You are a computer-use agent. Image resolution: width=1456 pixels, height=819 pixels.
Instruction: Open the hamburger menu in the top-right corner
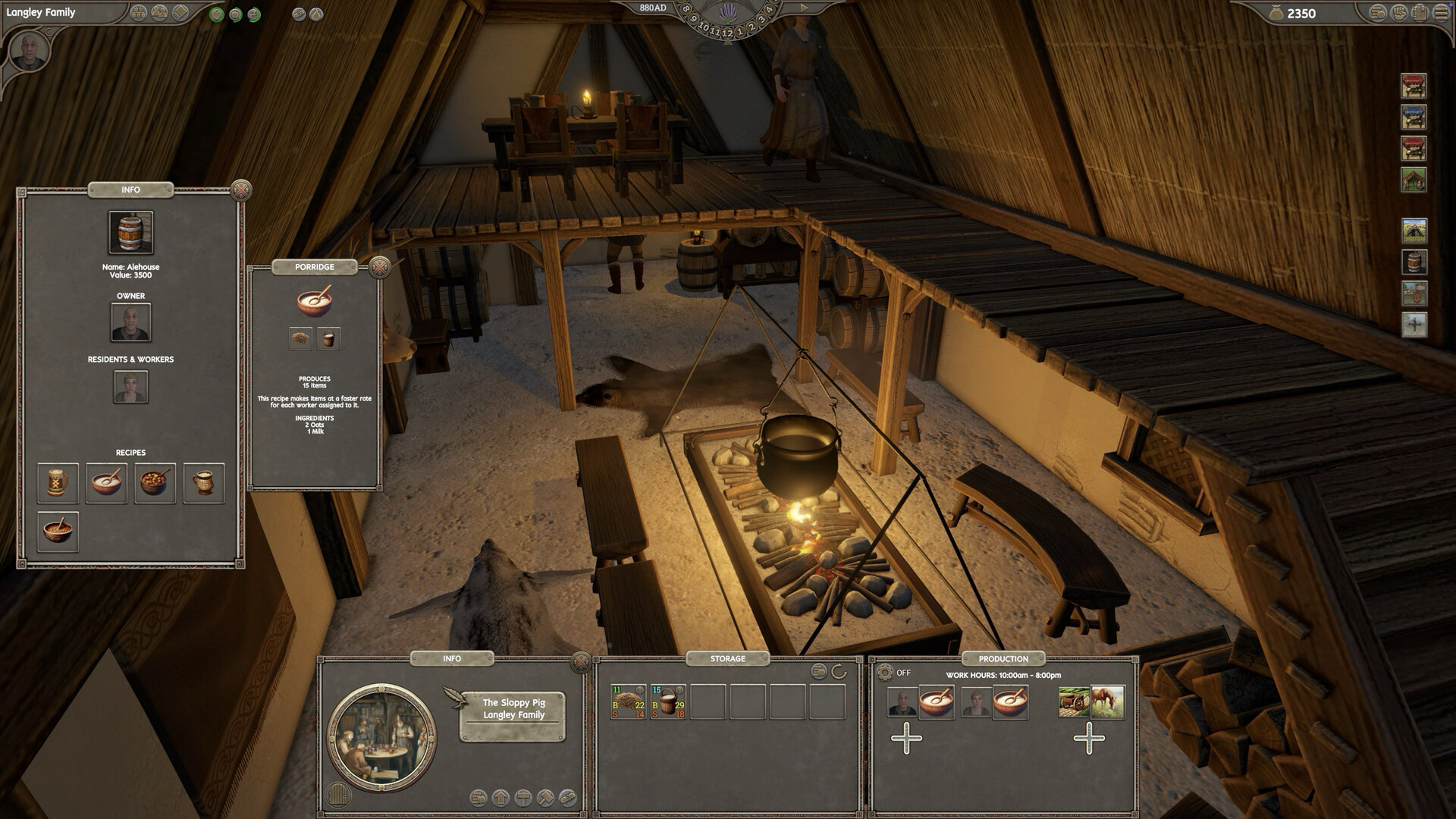pos(1439,13)
